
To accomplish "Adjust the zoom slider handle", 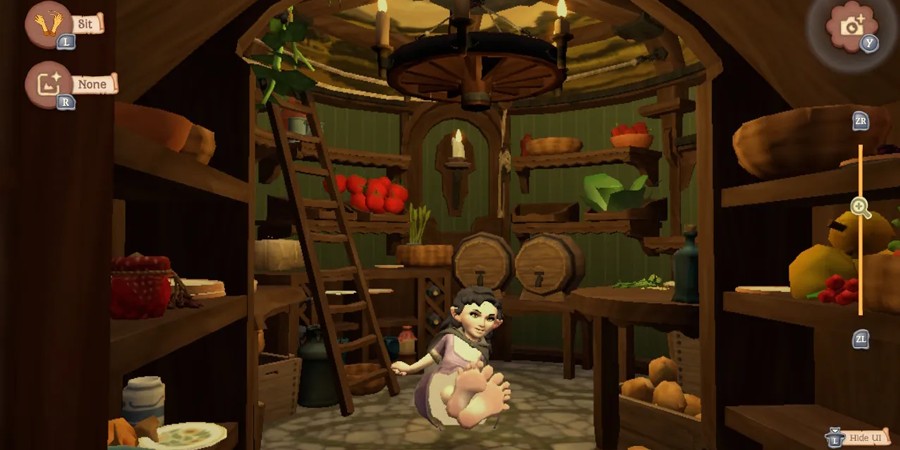I will [860, 207].
